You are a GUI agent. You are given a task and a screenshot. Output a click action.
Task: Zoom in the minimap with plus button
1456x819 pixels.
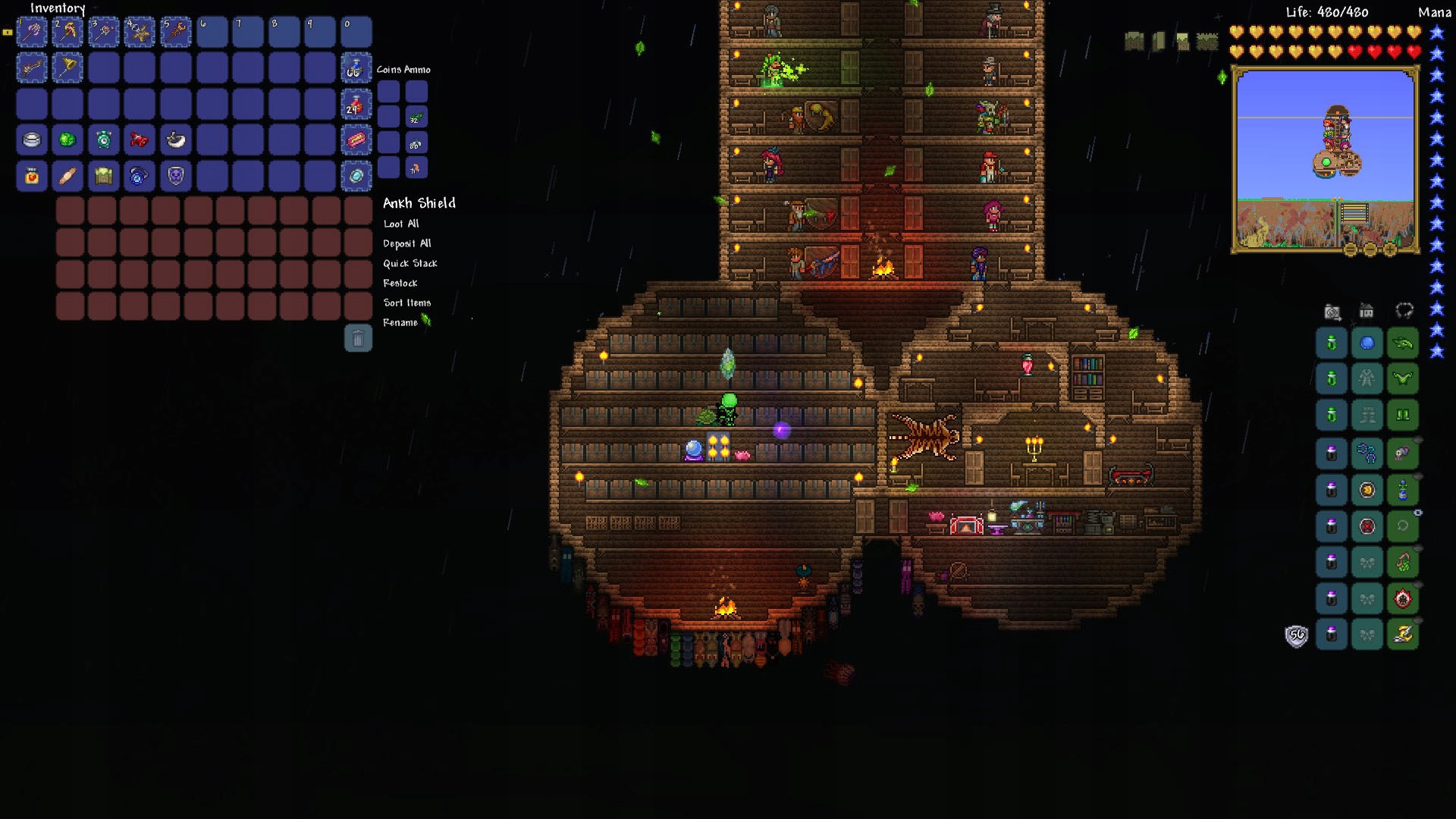tap(1390, 249)
